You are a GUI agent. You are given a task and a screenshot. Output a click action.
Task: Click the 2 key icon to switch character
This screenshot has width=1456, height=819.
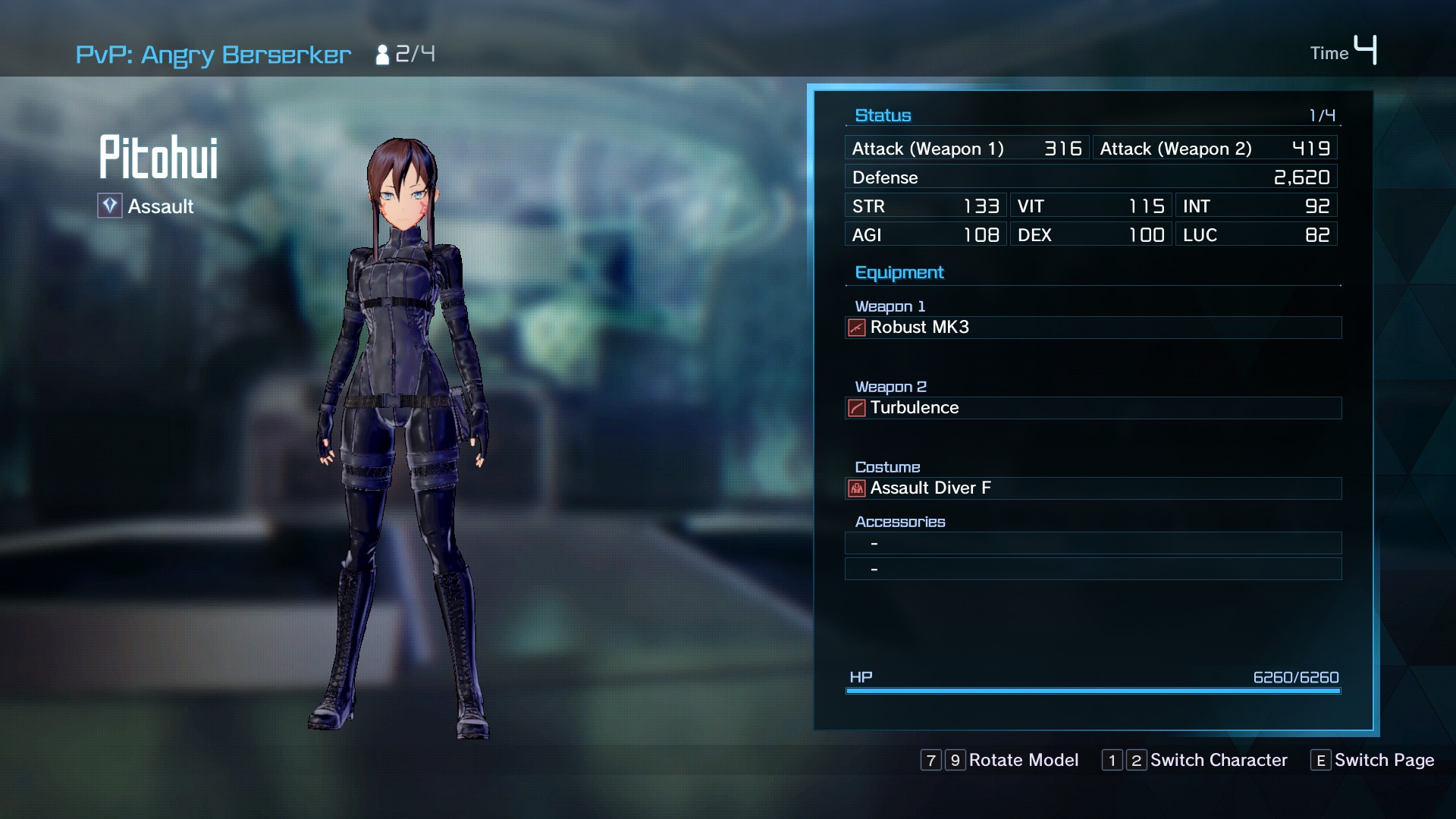(1135, 760)
